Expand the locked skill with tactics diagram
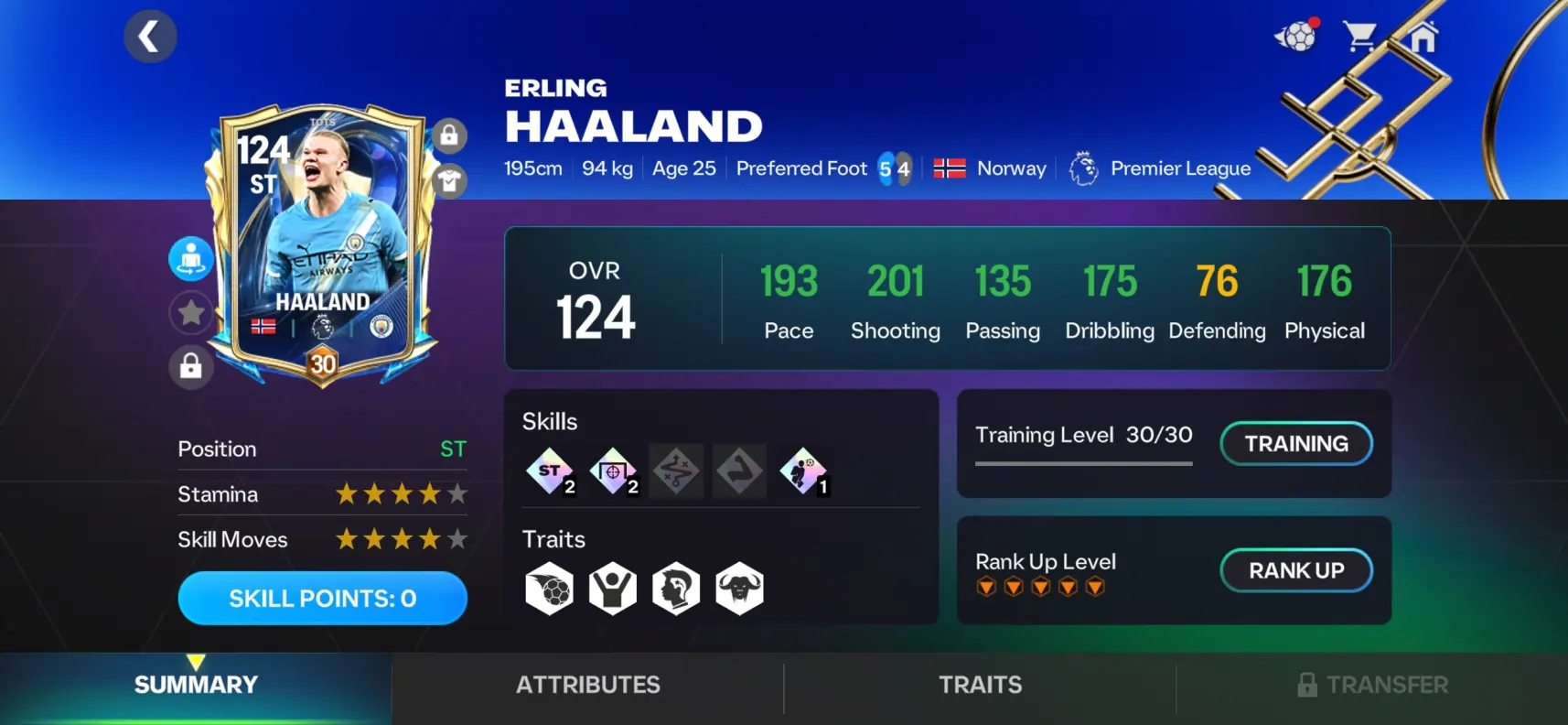Screen dimensions: 1568x725 [x=676, y=471]
